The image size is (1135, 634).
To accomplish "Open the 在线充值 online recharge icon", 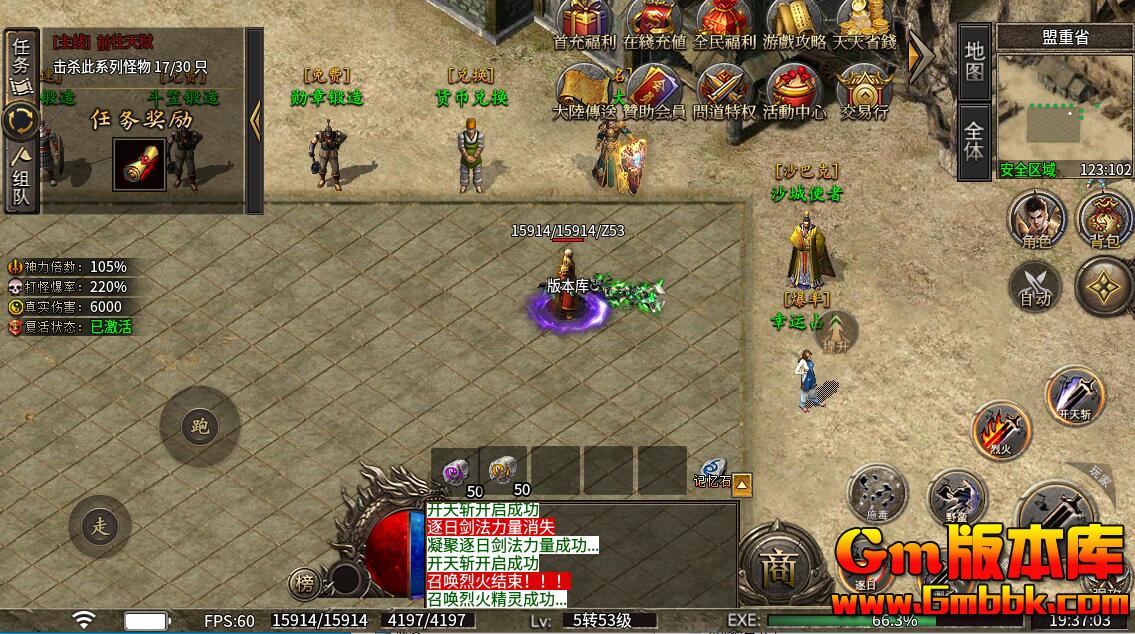I will [x=655, y=22].
